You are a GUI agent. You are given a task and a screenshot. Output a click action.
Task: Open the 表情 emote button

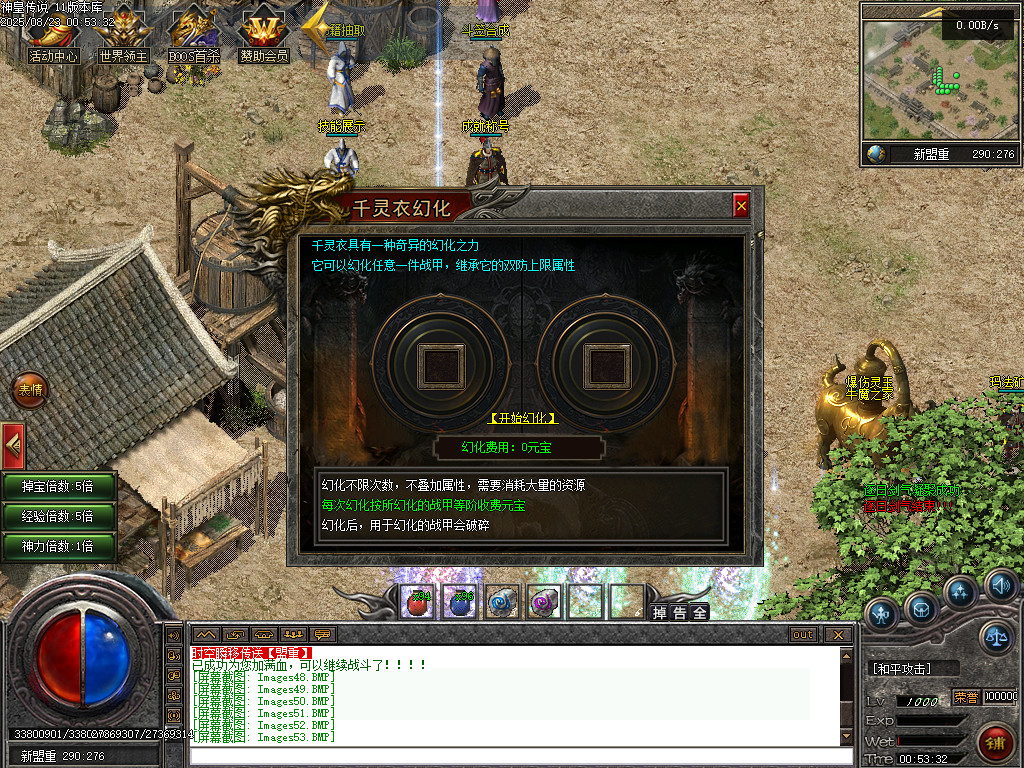30,390
